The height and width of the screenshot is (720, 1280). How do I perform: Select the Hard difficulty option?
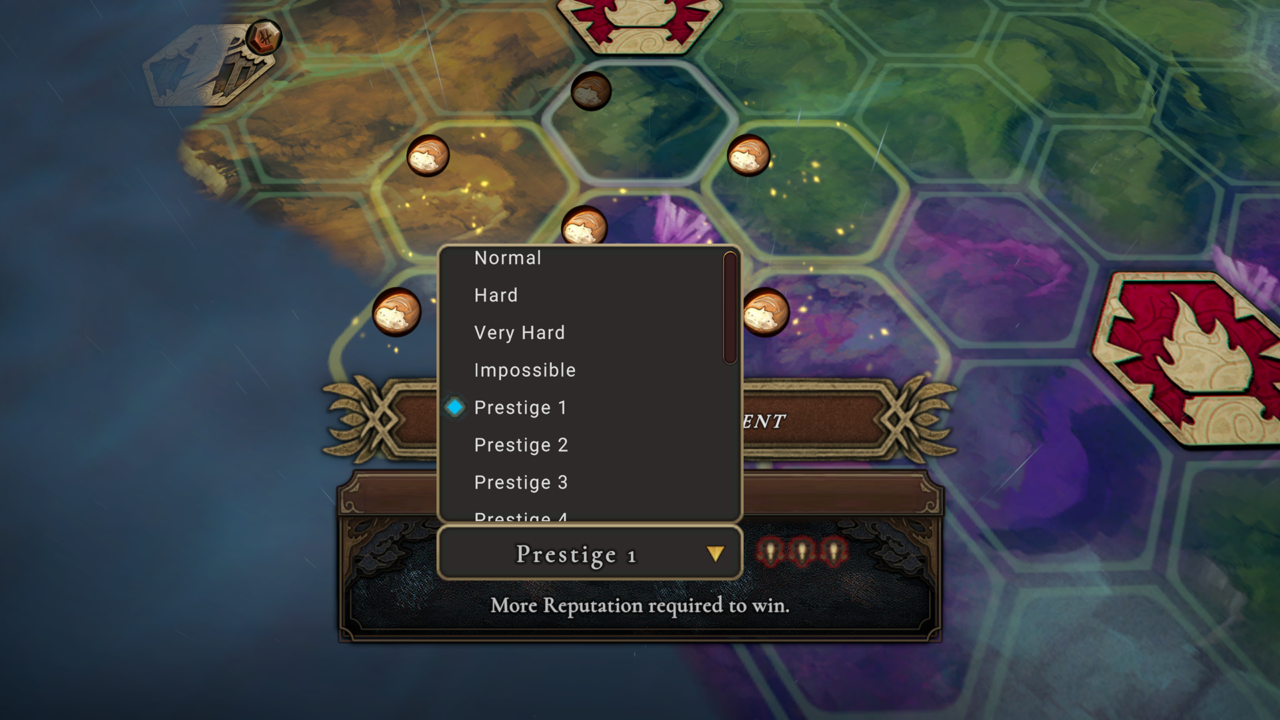click(x=495, y=295)
